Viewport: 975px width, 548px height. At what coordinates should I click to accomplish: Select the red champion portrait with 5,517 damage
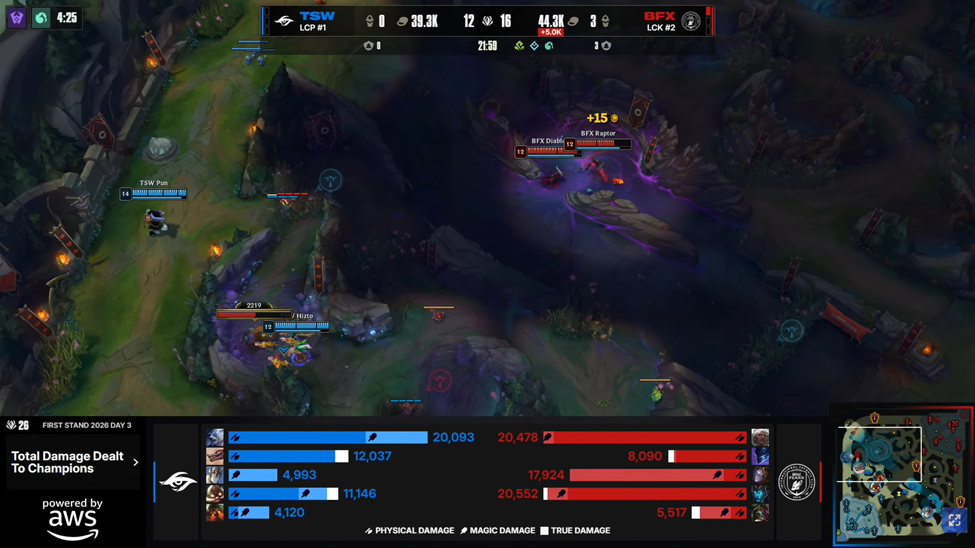760,512
